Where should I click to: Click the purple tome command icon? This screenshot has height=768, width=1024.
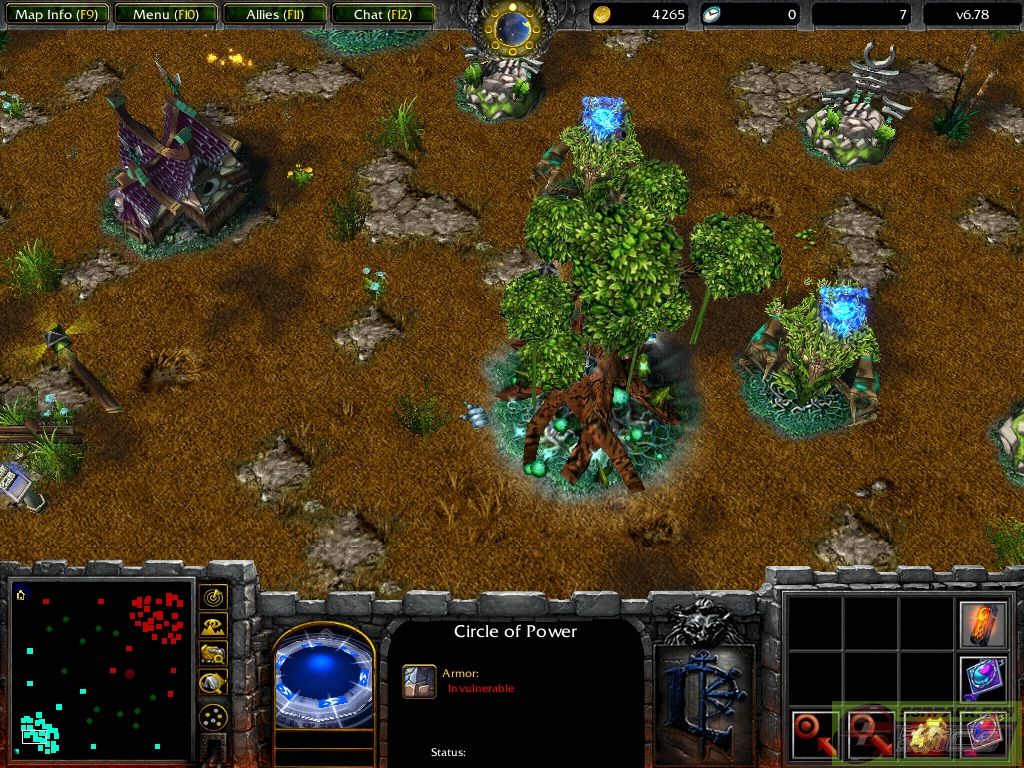pyautogui.click(x=982, y=678)
